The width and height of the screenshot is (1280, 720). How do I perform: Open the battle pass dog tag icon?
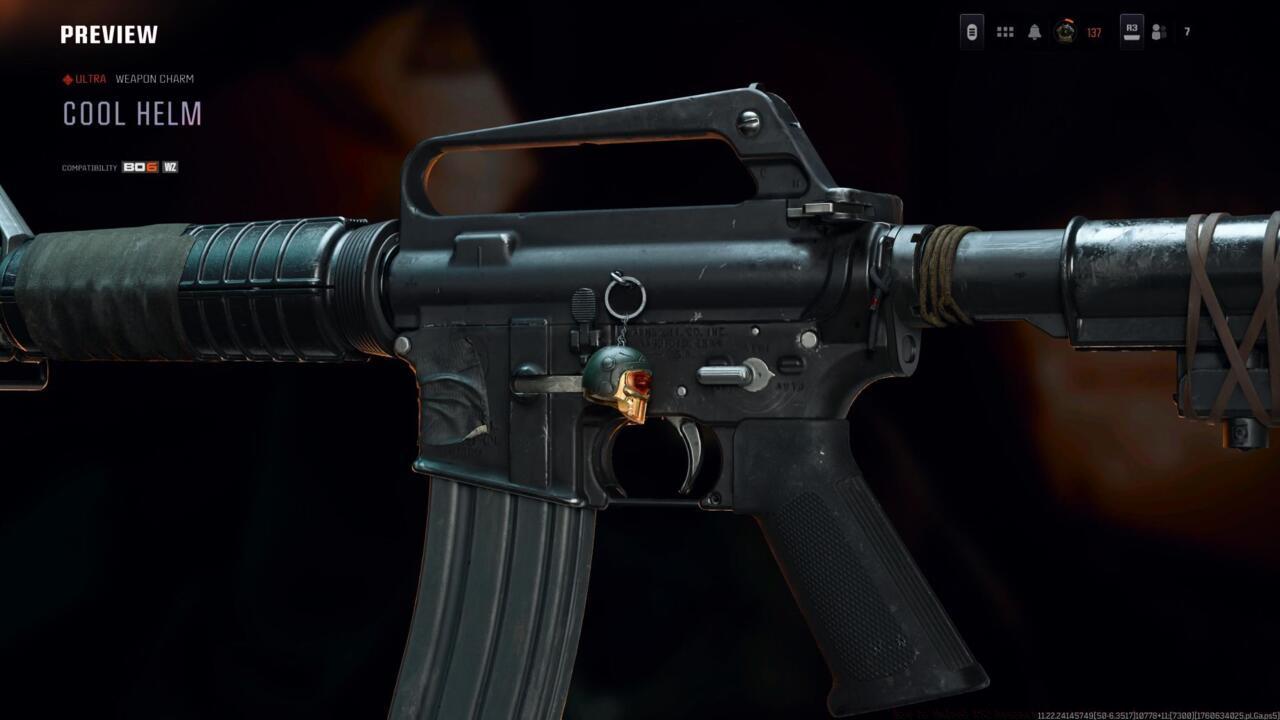point(971,32)
